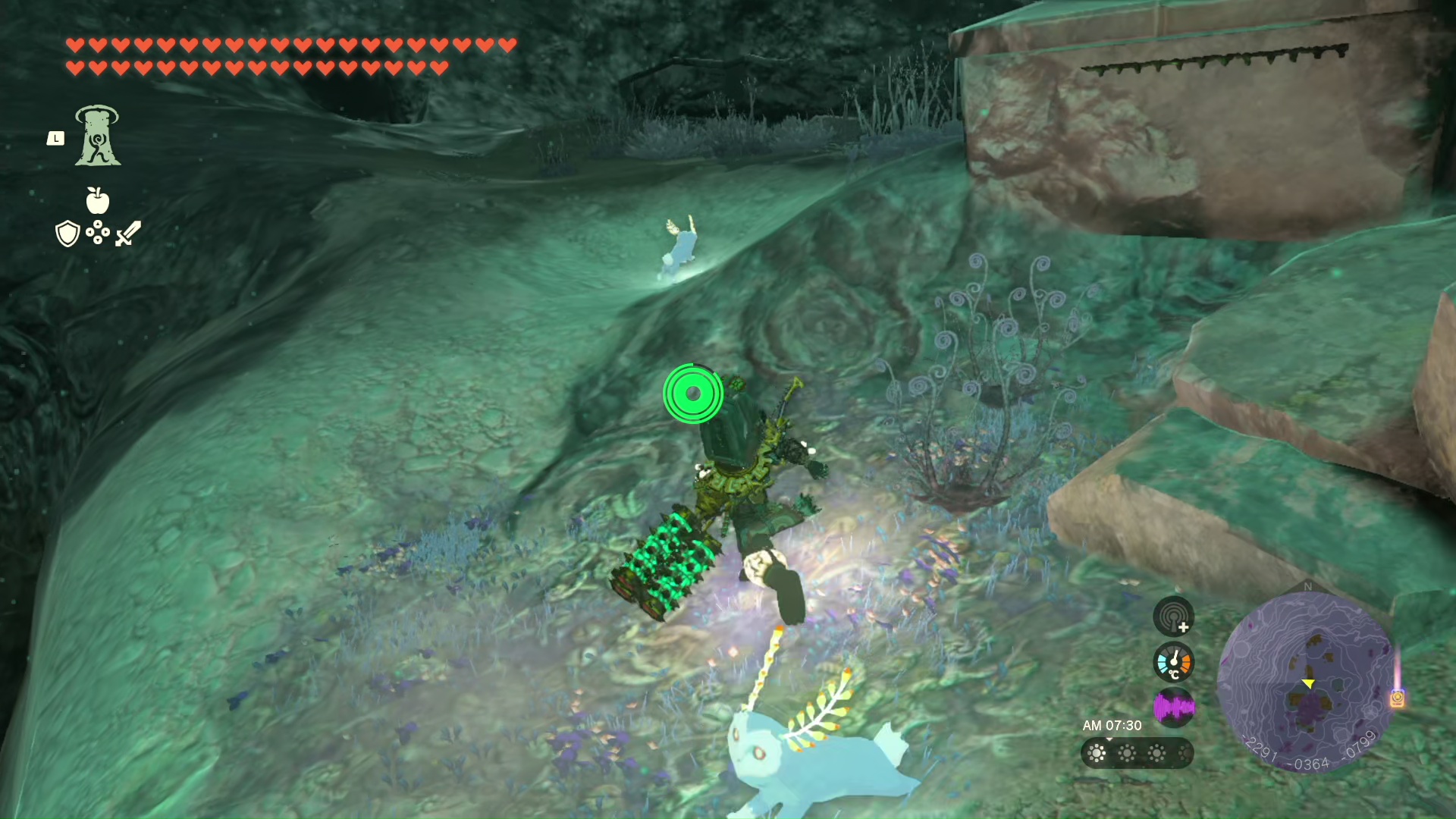Check the temperature gauge icon
Screen dimensions: 1456x819
(x=1173, y=662)
